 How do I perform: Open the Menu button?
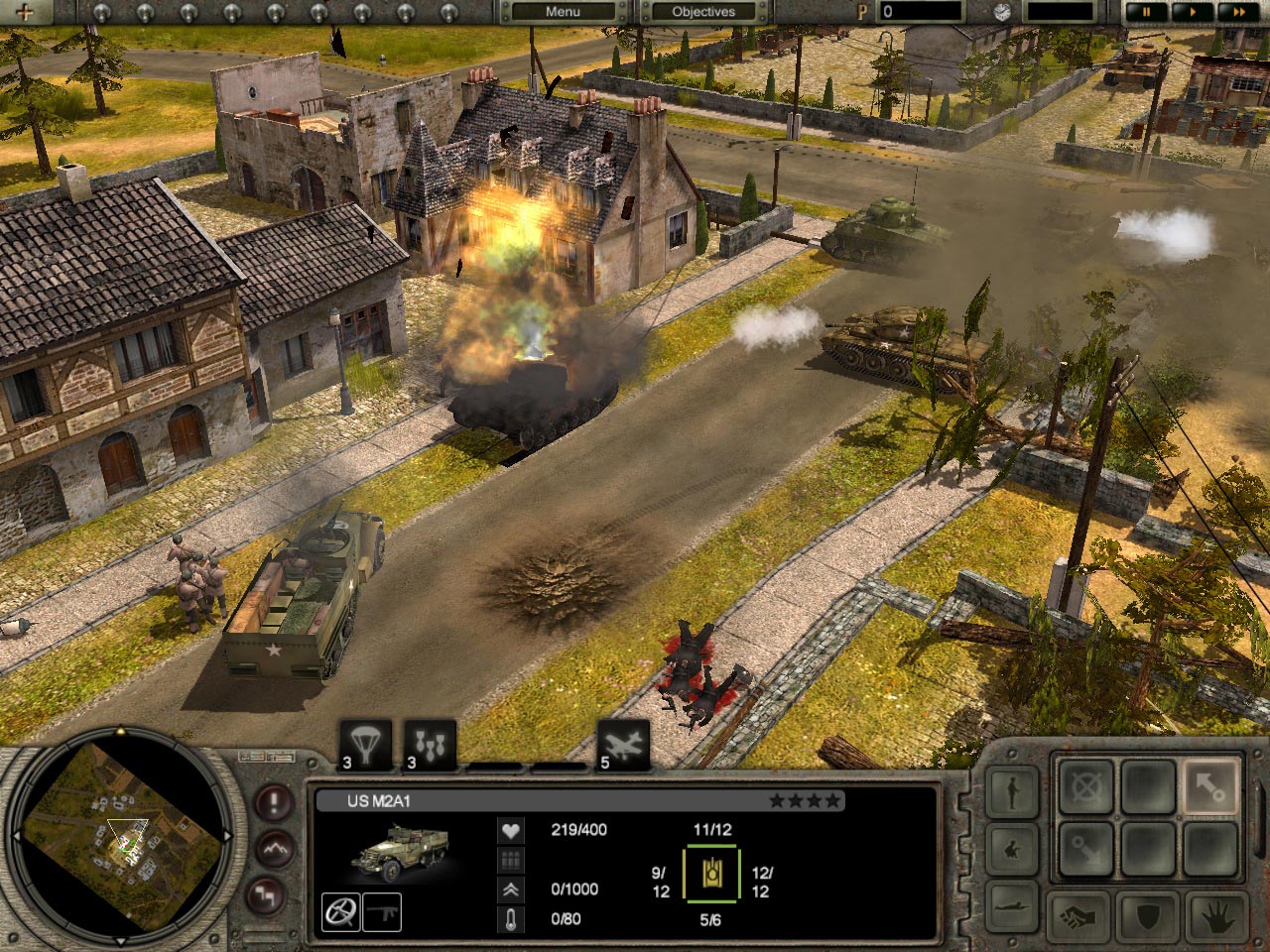tap(563, 12)
